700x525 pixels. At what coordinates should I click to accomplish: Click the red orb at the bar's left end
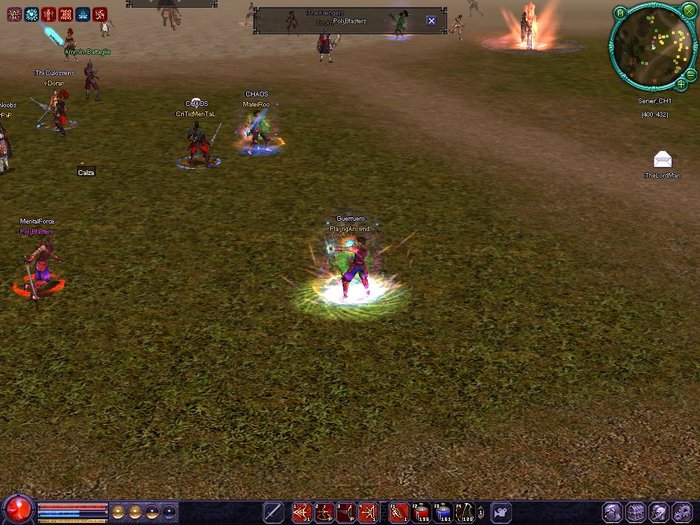(17, 510)
